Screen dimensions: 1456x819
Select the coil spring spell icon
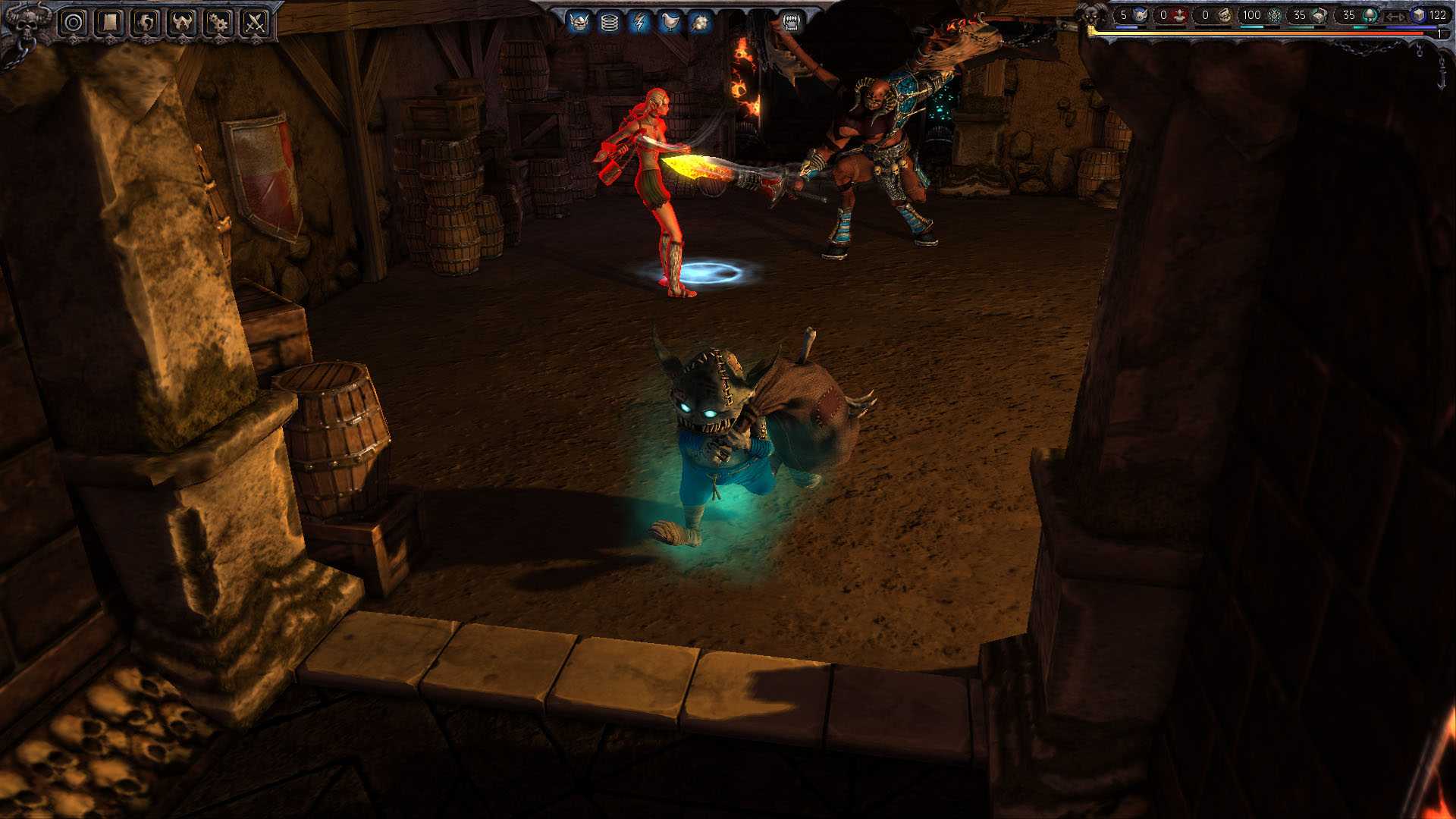pyautogui.click(x=610, y=21)
